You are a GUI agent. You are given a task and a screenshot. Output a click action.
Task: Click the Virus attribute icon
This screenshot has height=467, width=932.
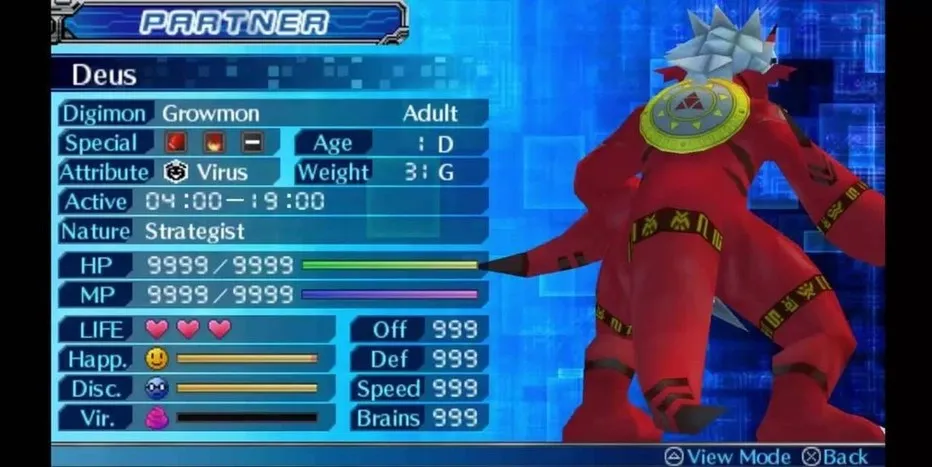pos(176,172)
